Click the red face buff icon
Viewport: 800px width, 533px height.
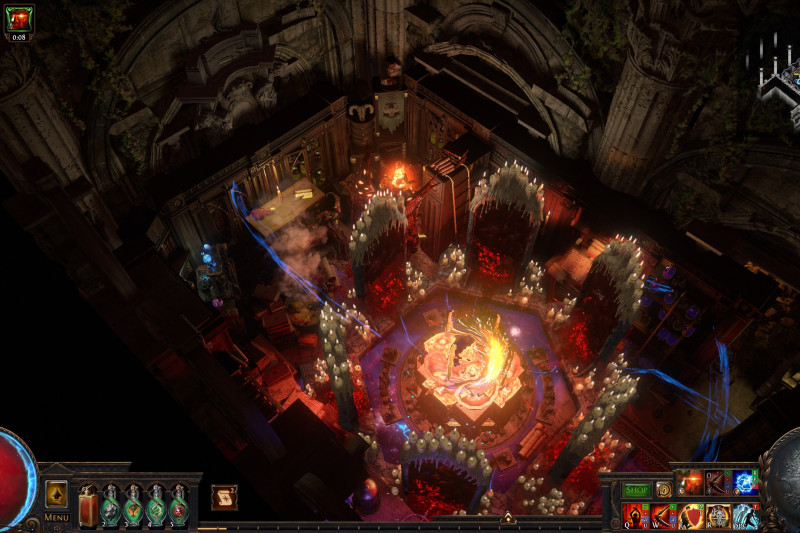pyautogui.click(x=19, y=18)
